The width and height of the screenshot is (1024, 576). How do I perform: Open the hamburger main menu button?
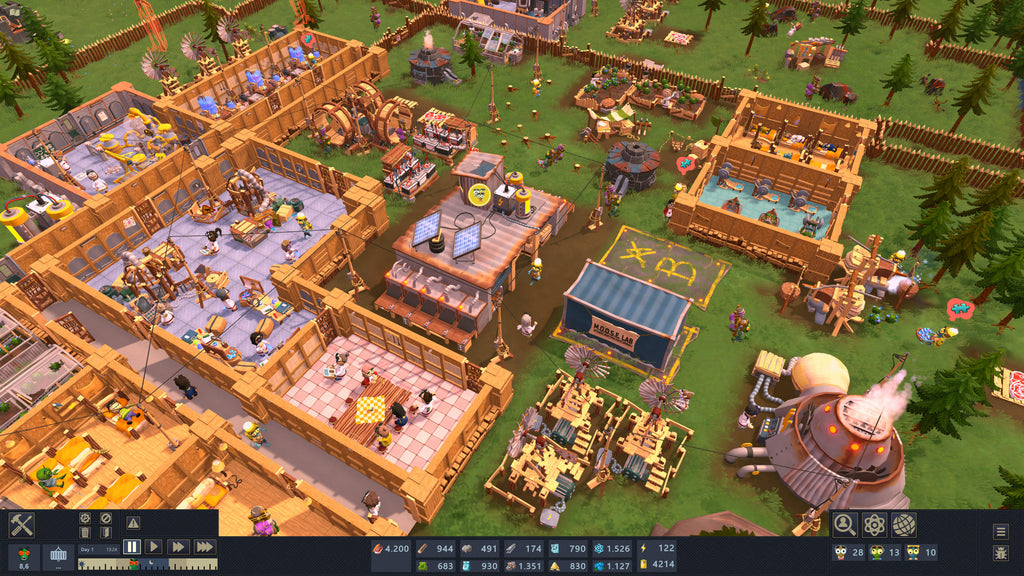tap(1000, 531)
